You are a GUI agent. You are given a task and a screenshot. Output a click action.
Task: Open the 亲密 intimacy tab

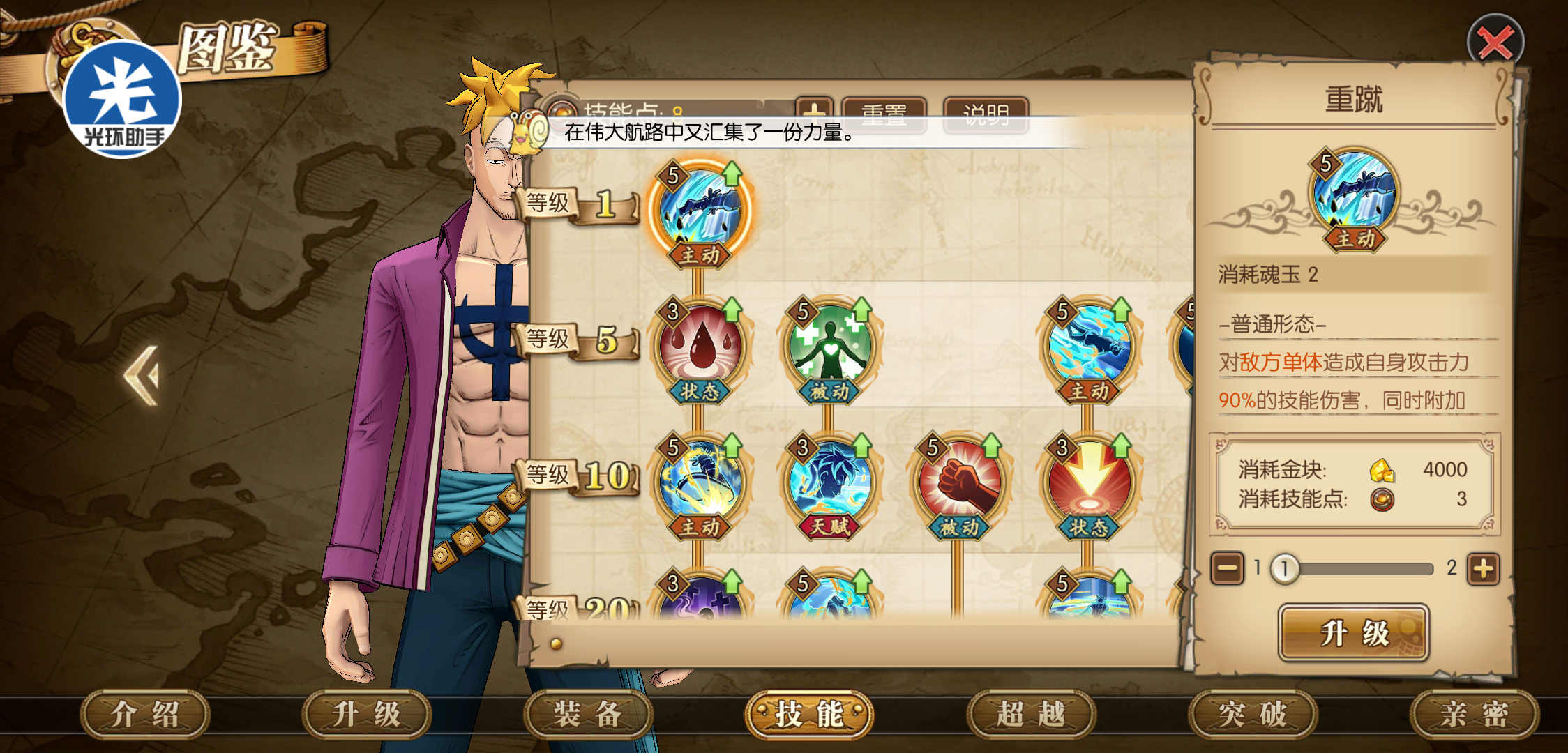point(1475,715)
